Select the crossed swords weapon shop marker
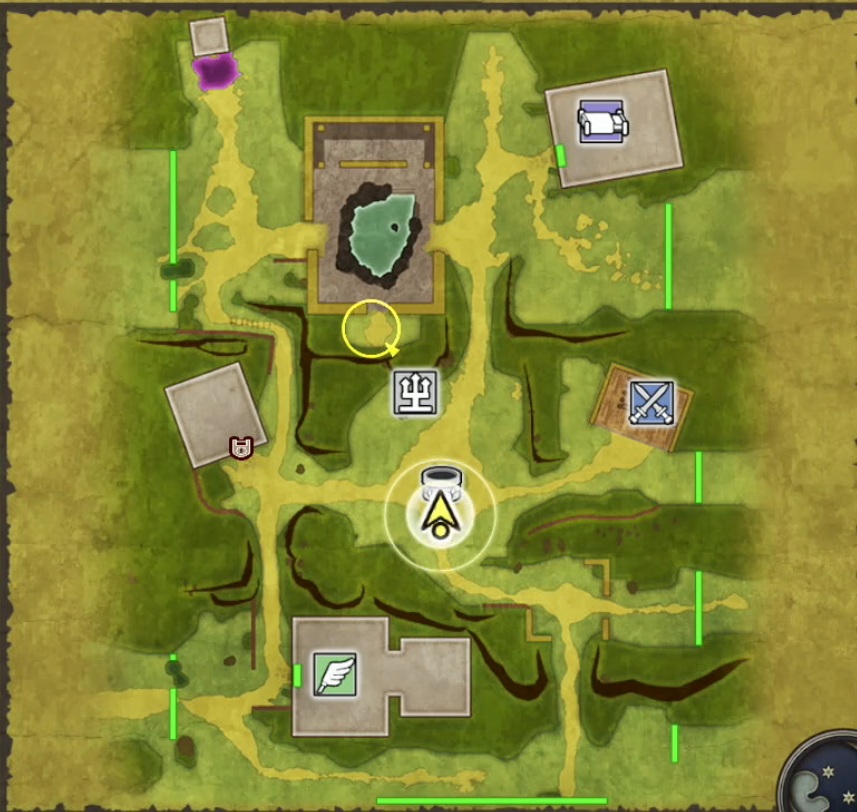The image size is (857, 812). pos(651,403)
